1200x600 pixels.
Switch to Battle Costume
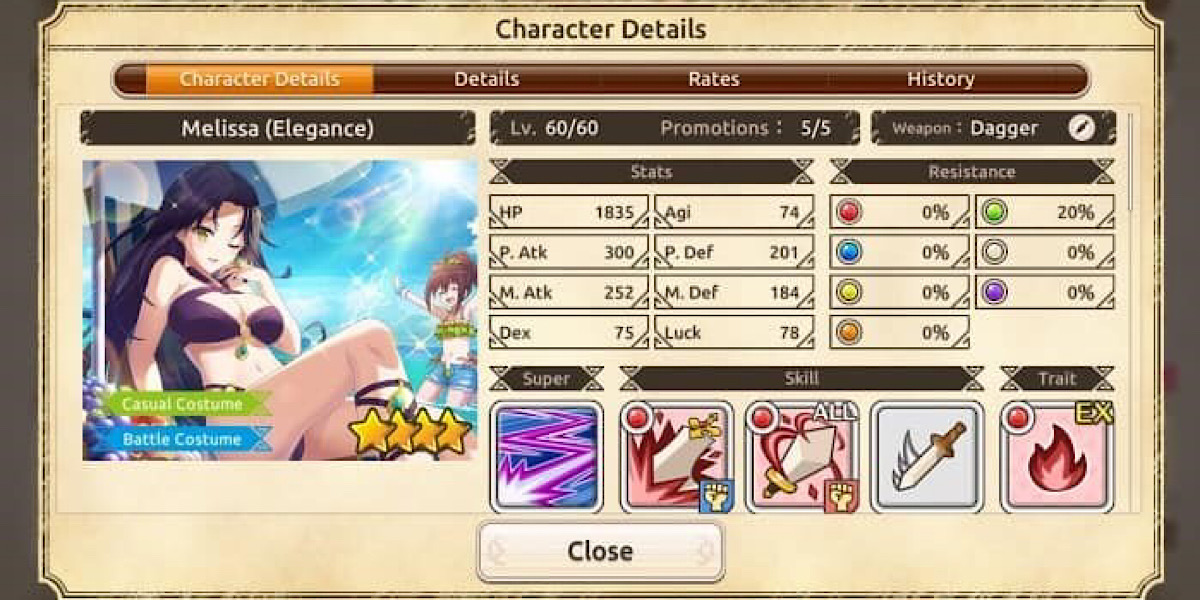184,439
